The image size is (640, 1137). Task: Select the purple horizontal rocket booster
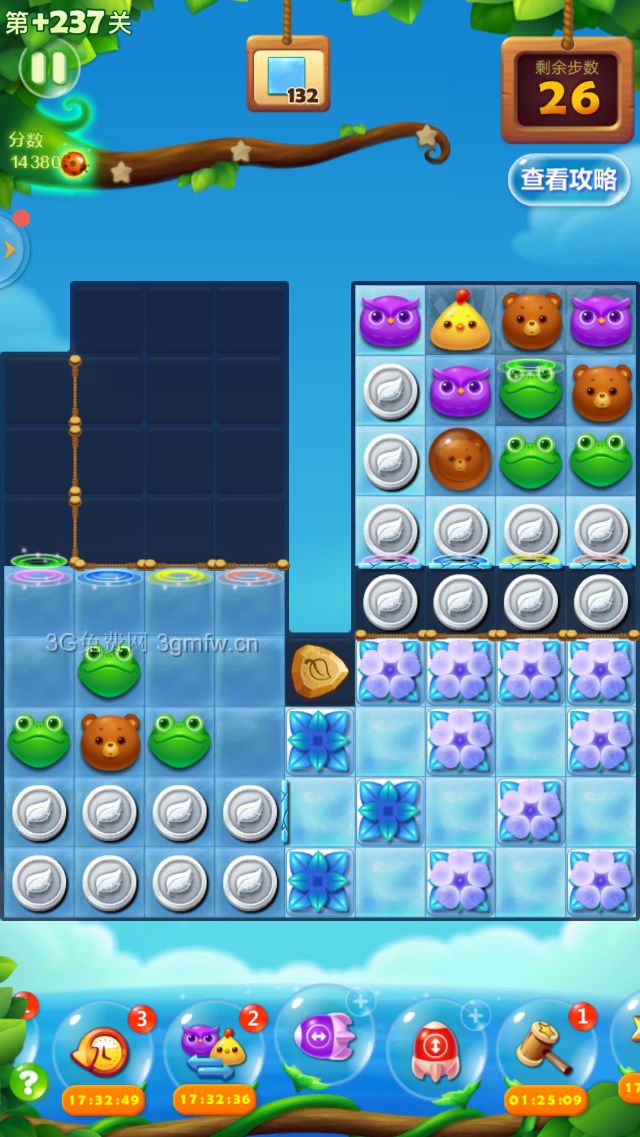[x=324, y=1035]
